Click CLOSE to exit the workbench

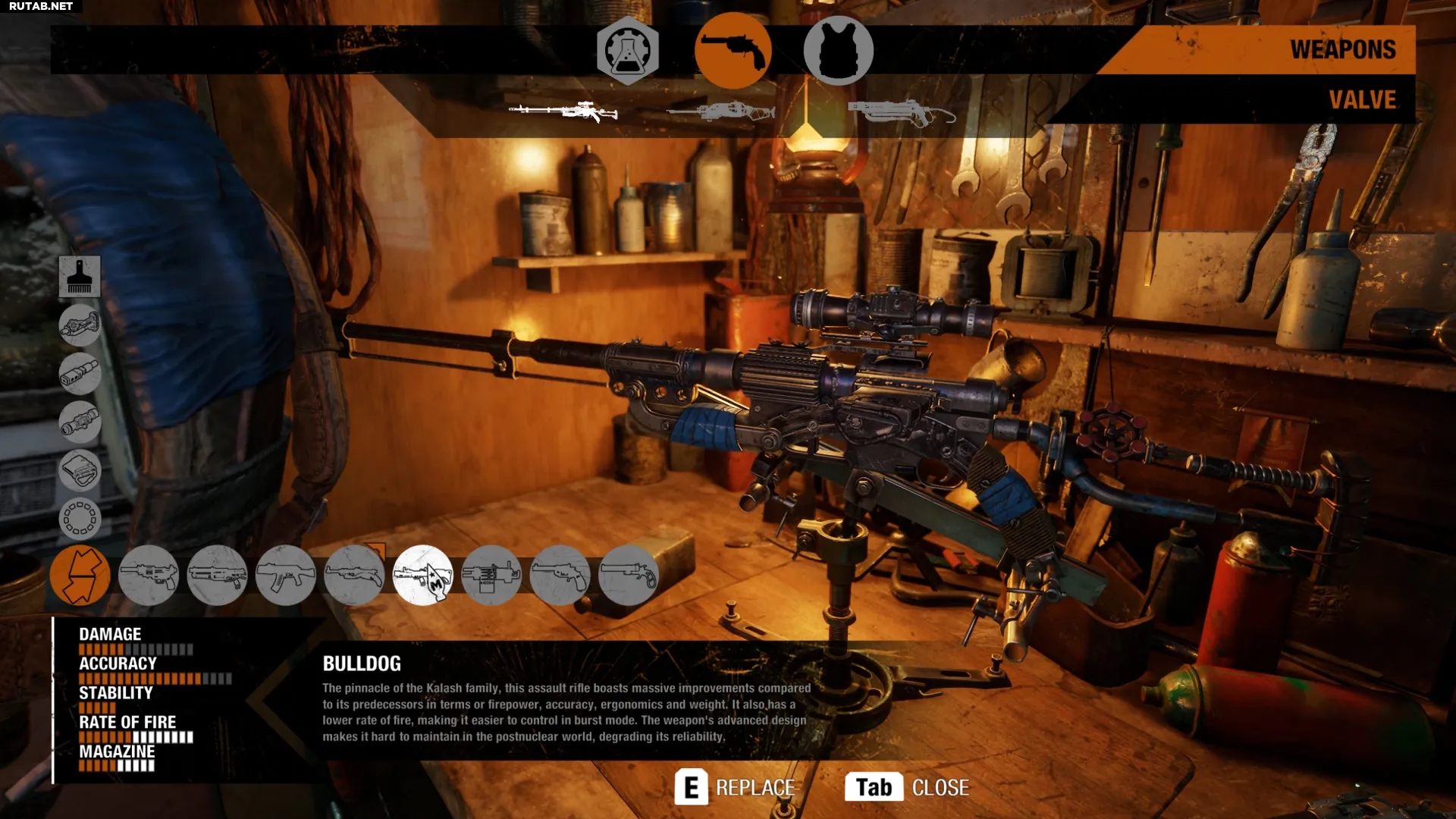tap(940, 787)
